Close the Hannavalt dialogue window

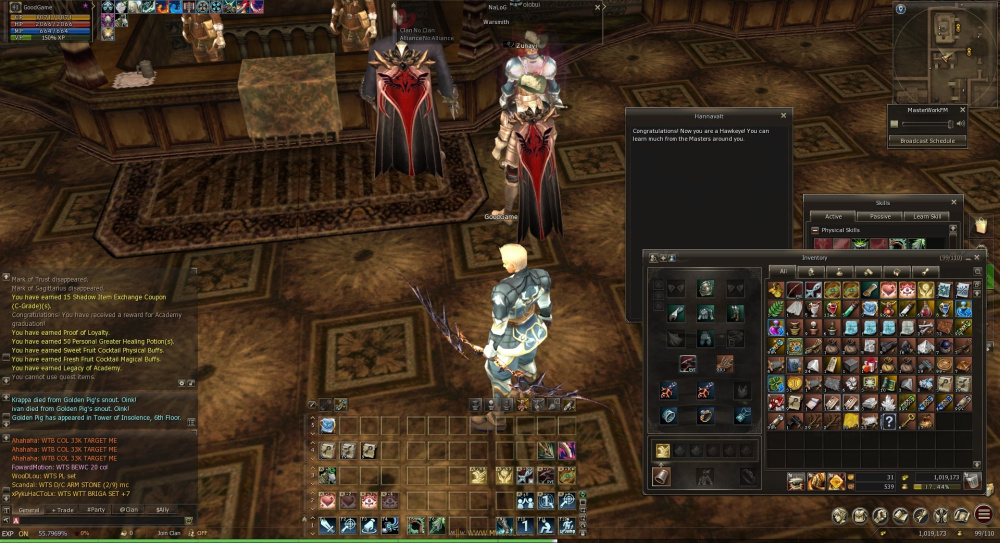point(784,116)
